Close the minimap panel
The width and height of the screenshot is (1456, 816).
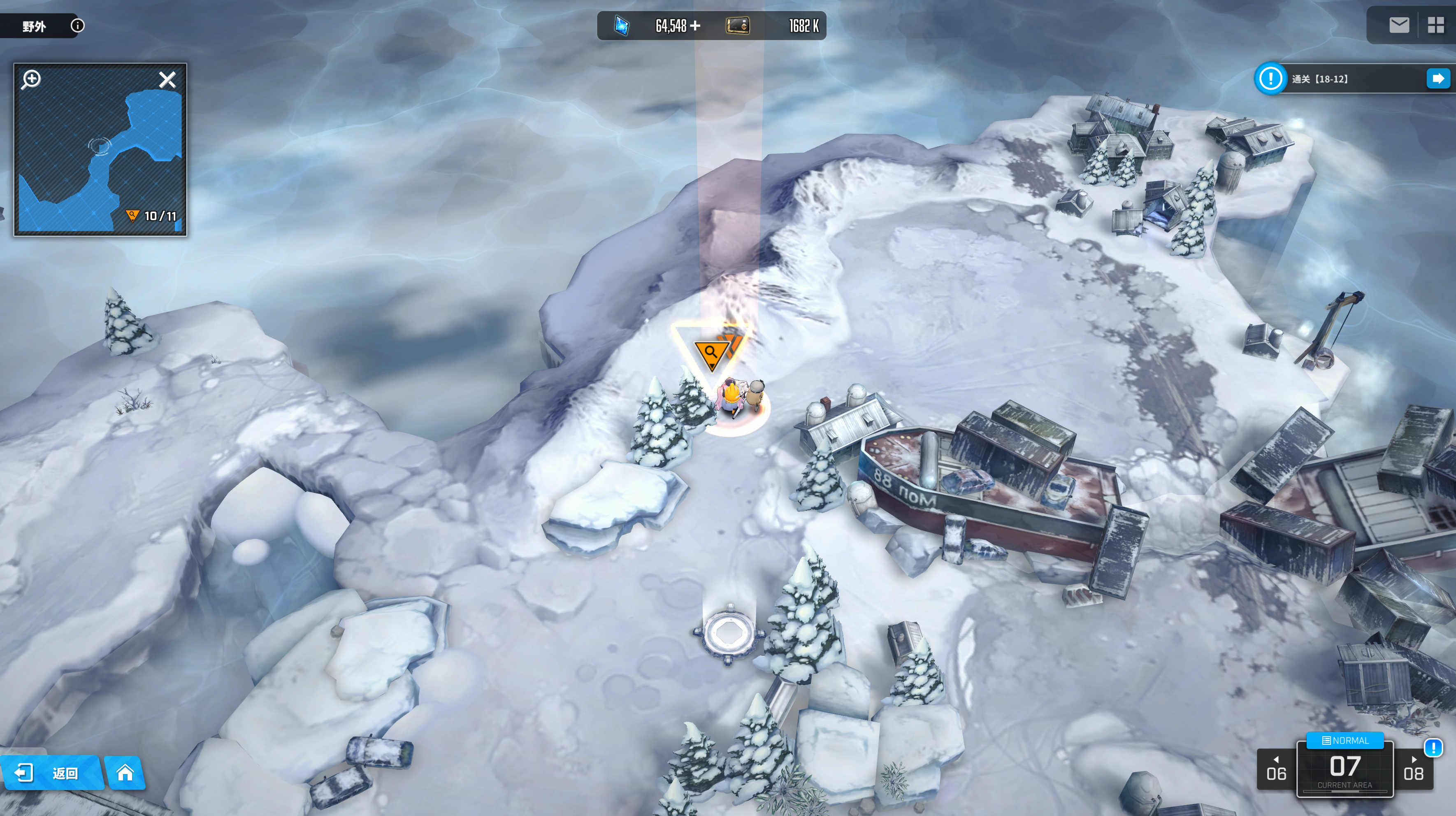click(167, 80)
